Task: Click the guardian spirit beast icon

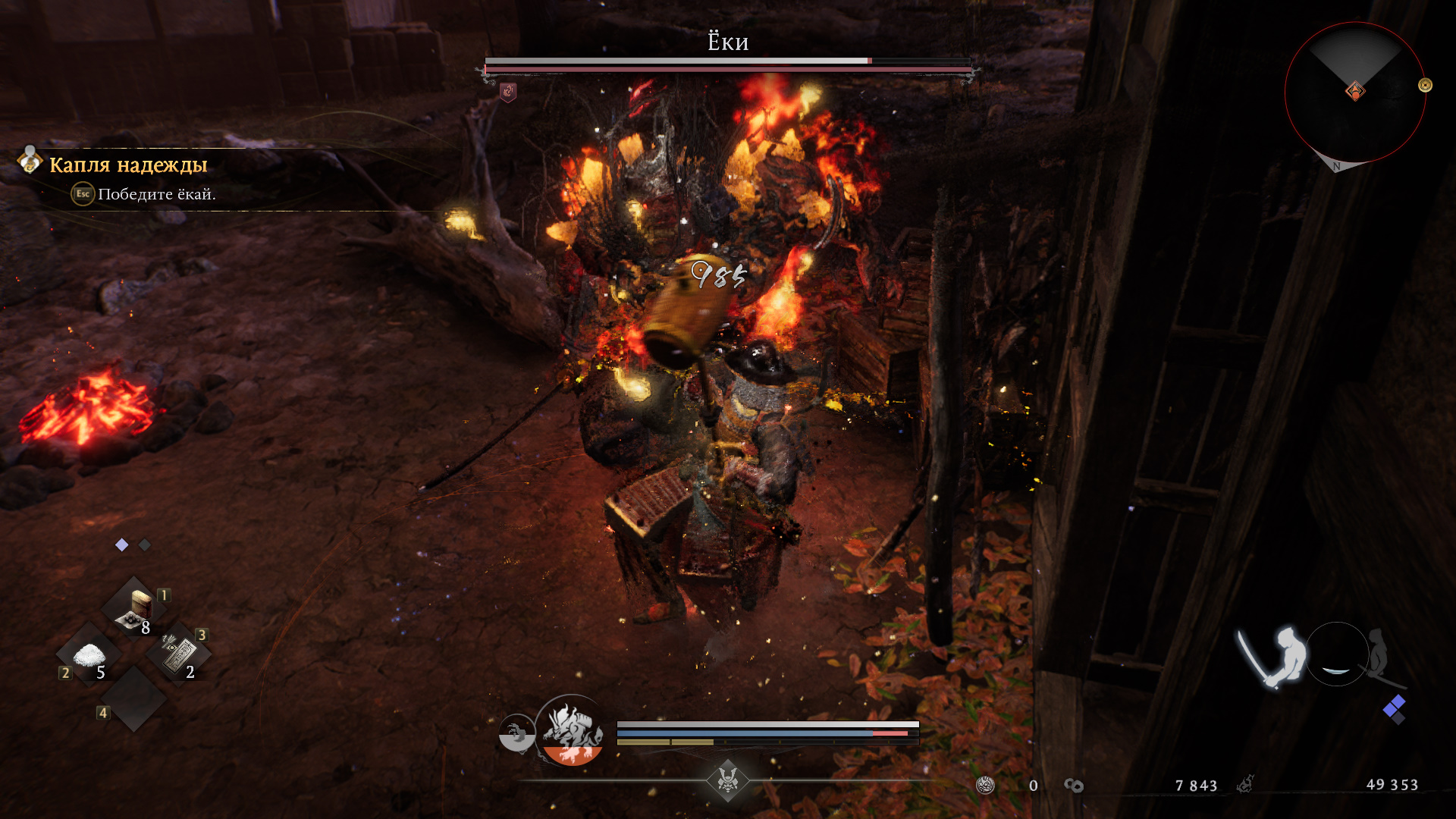Action: point(573,730)
